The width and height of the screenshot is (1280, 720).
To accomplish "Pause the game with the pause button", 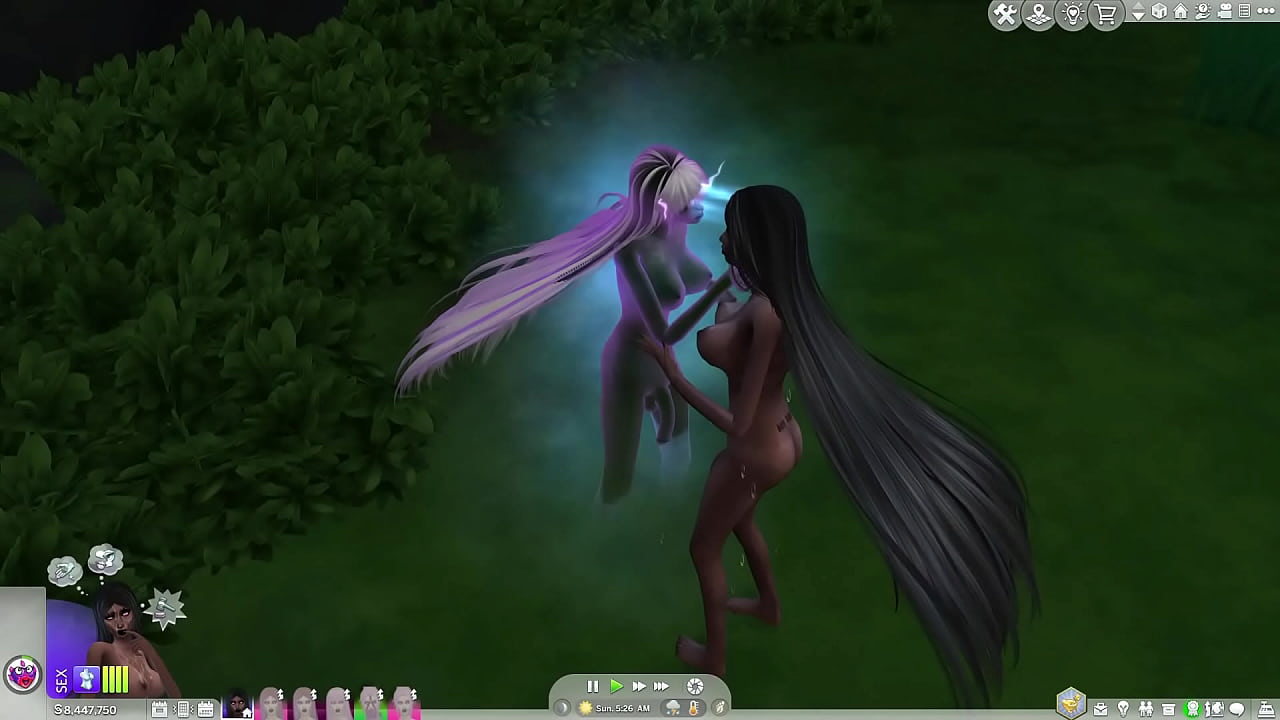I will click(592, 686).
